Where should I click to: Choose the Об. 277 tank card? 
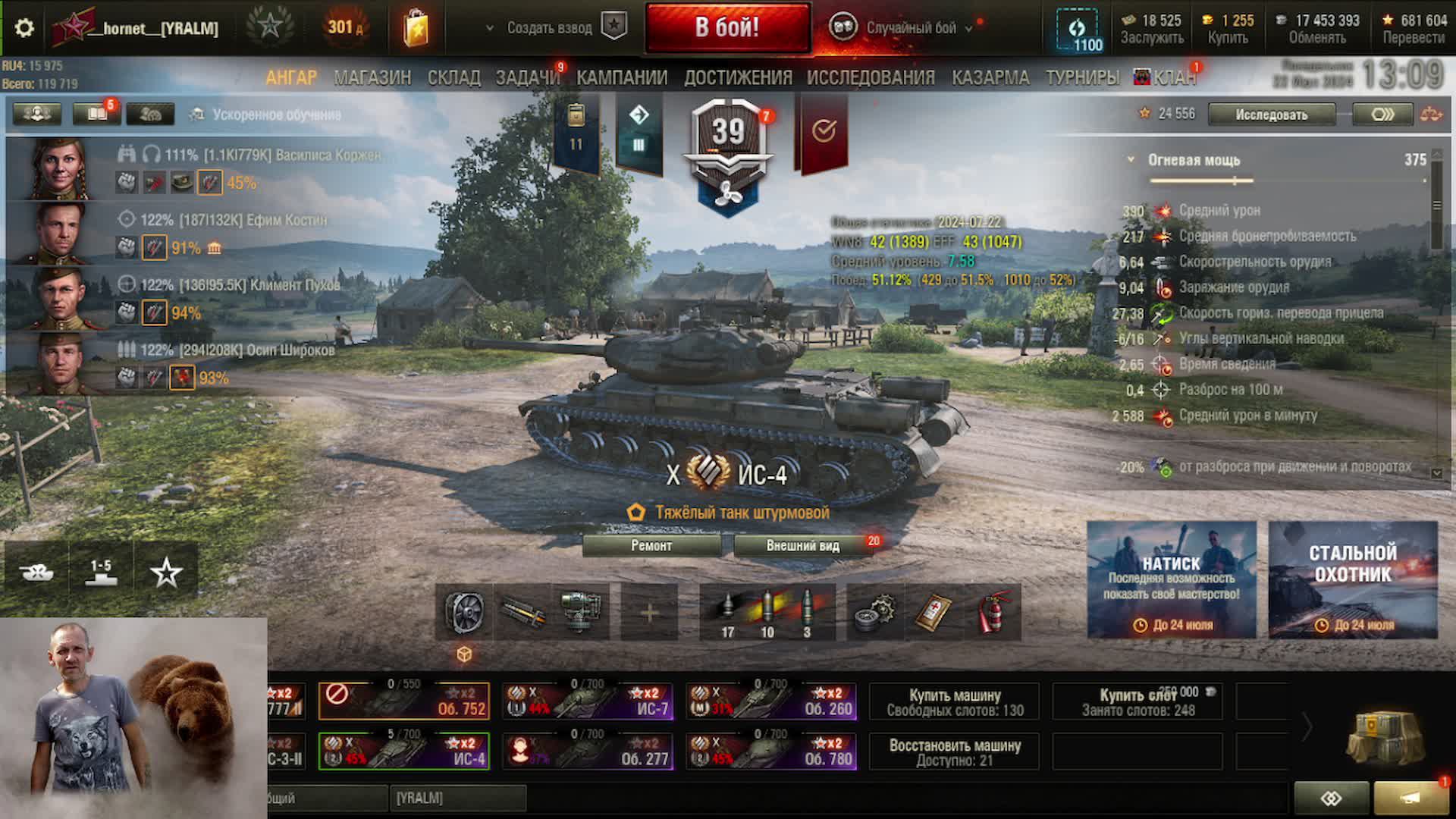click(x=588, y=751)
